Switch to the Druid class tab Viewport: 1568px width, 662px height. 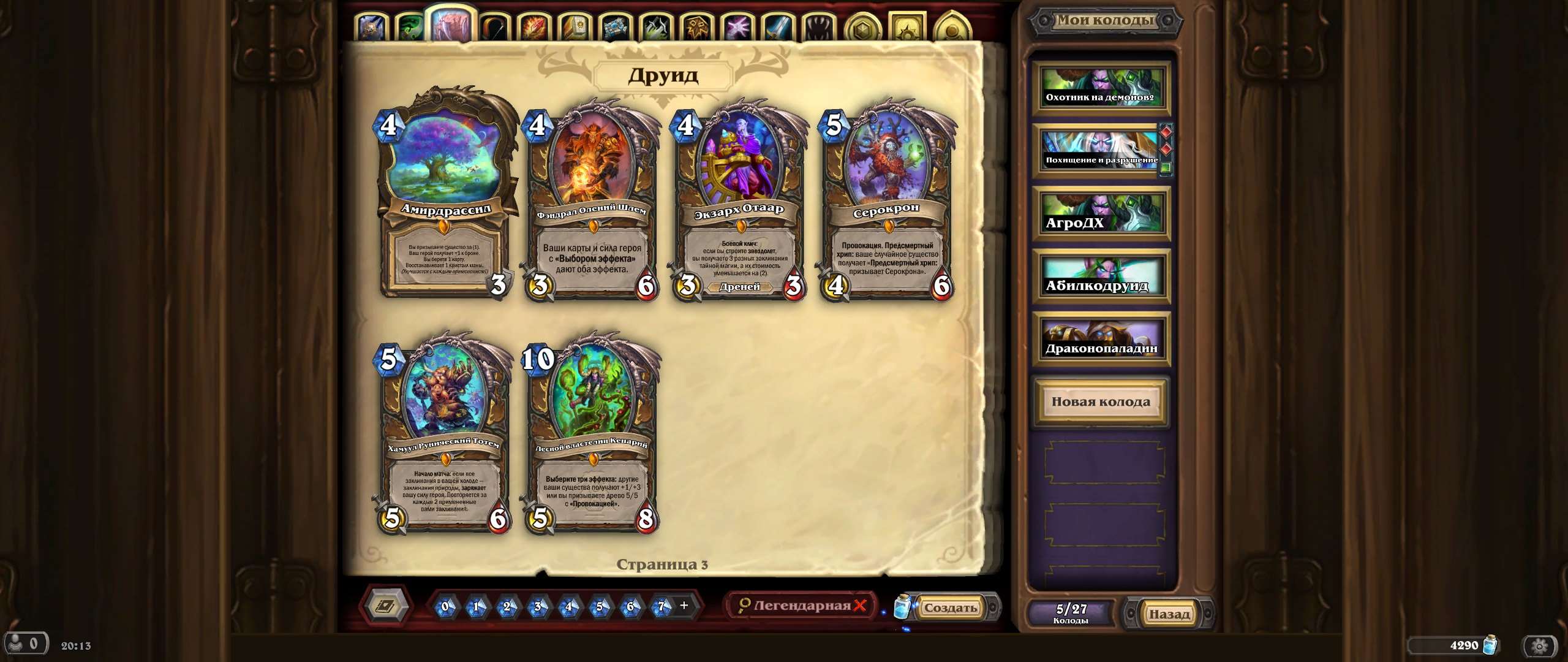coord(451,26)
